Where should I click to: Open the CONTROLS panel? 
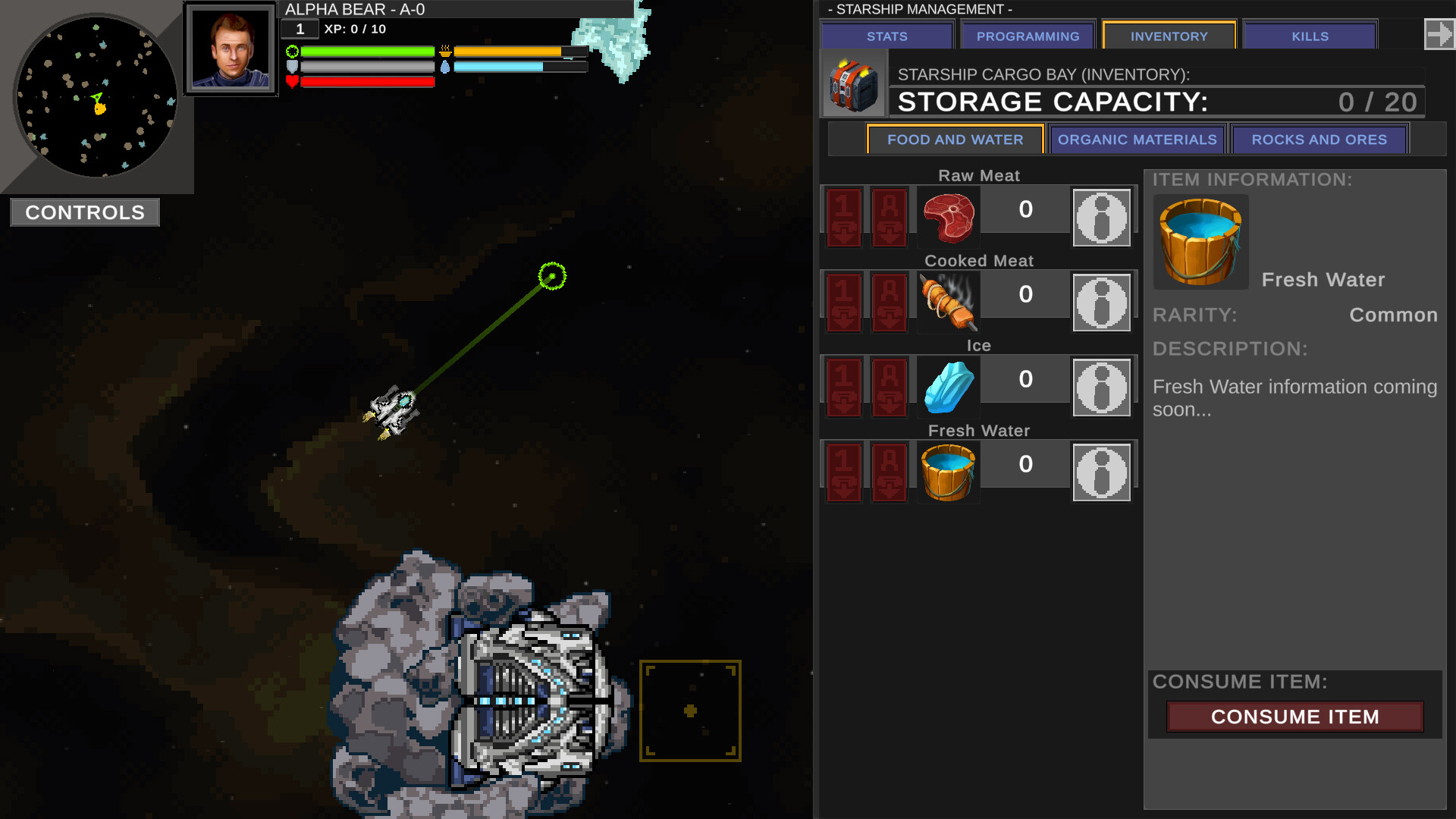84,212
